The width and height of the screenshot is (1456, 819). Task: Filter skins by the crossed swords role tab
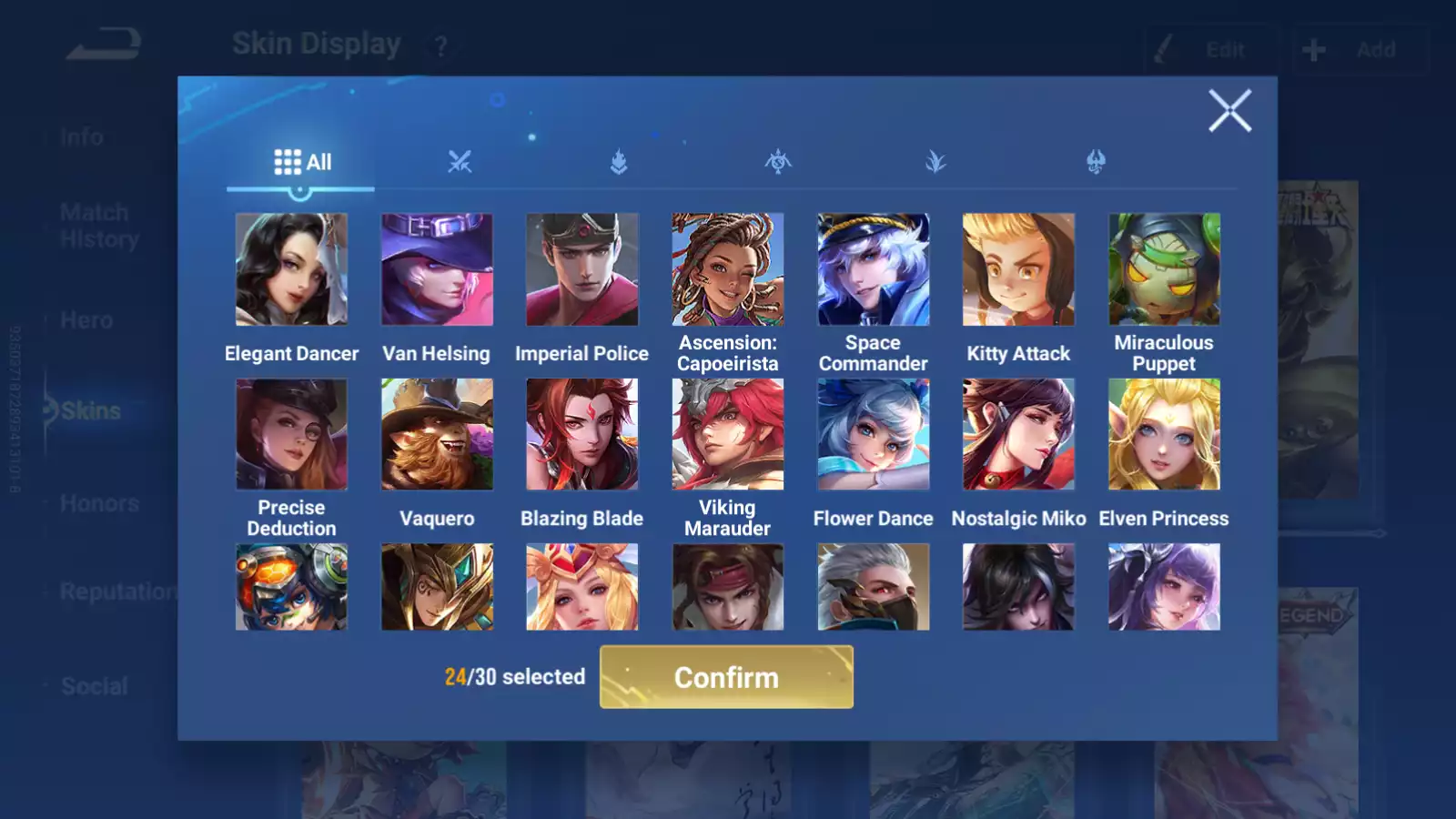click(x=460, y=163)
